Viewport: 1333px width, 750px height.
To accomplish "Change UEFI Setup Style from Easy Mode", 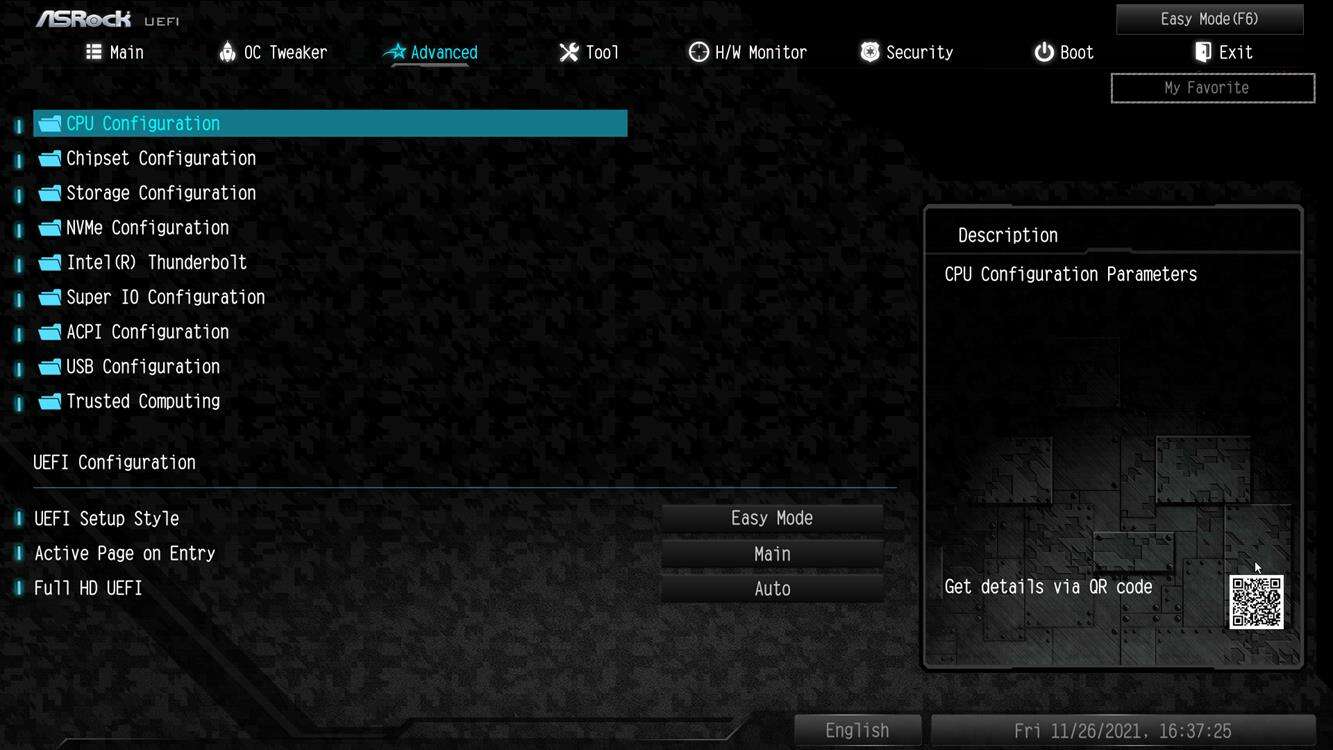I will pyautogui.click(x=771, y=517).
